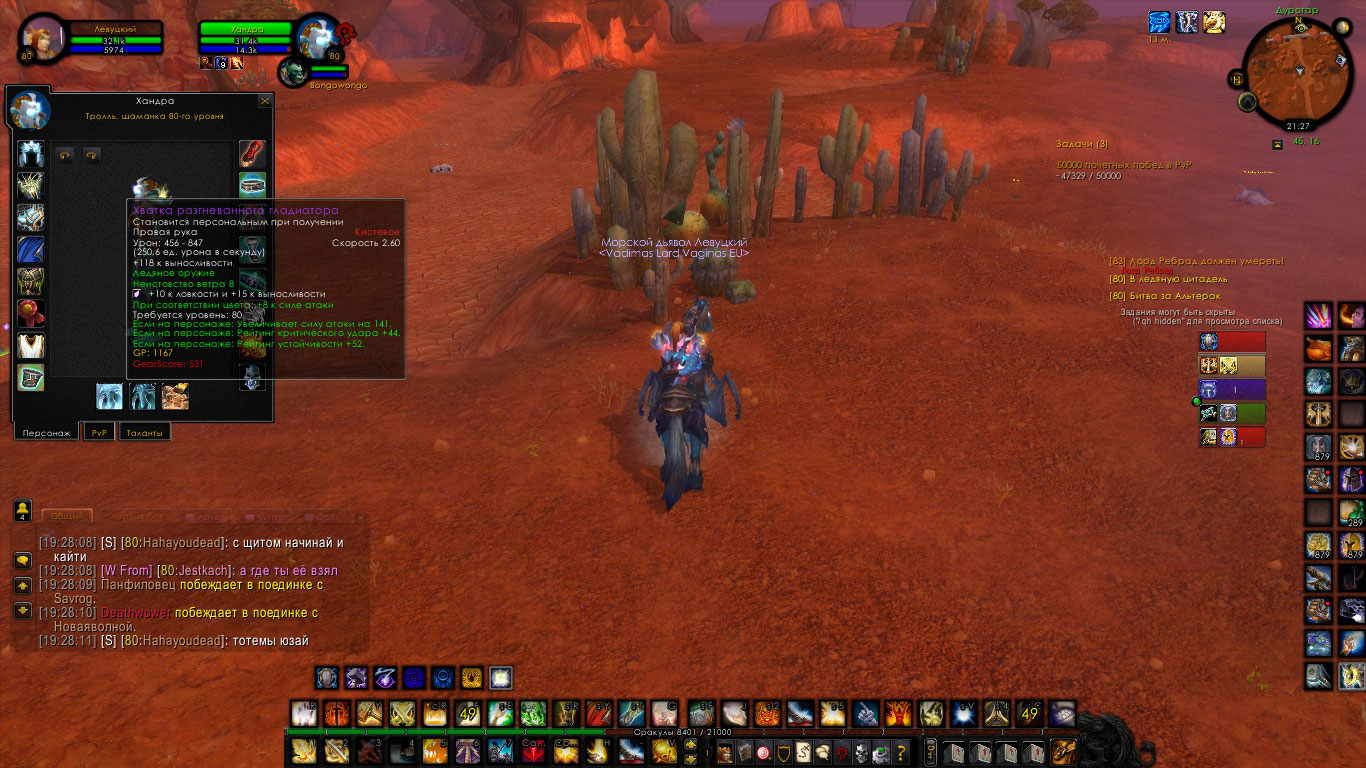Screen dimensions: 1366x768
Task: Open the Таланты tab
Action: [144, 432]
